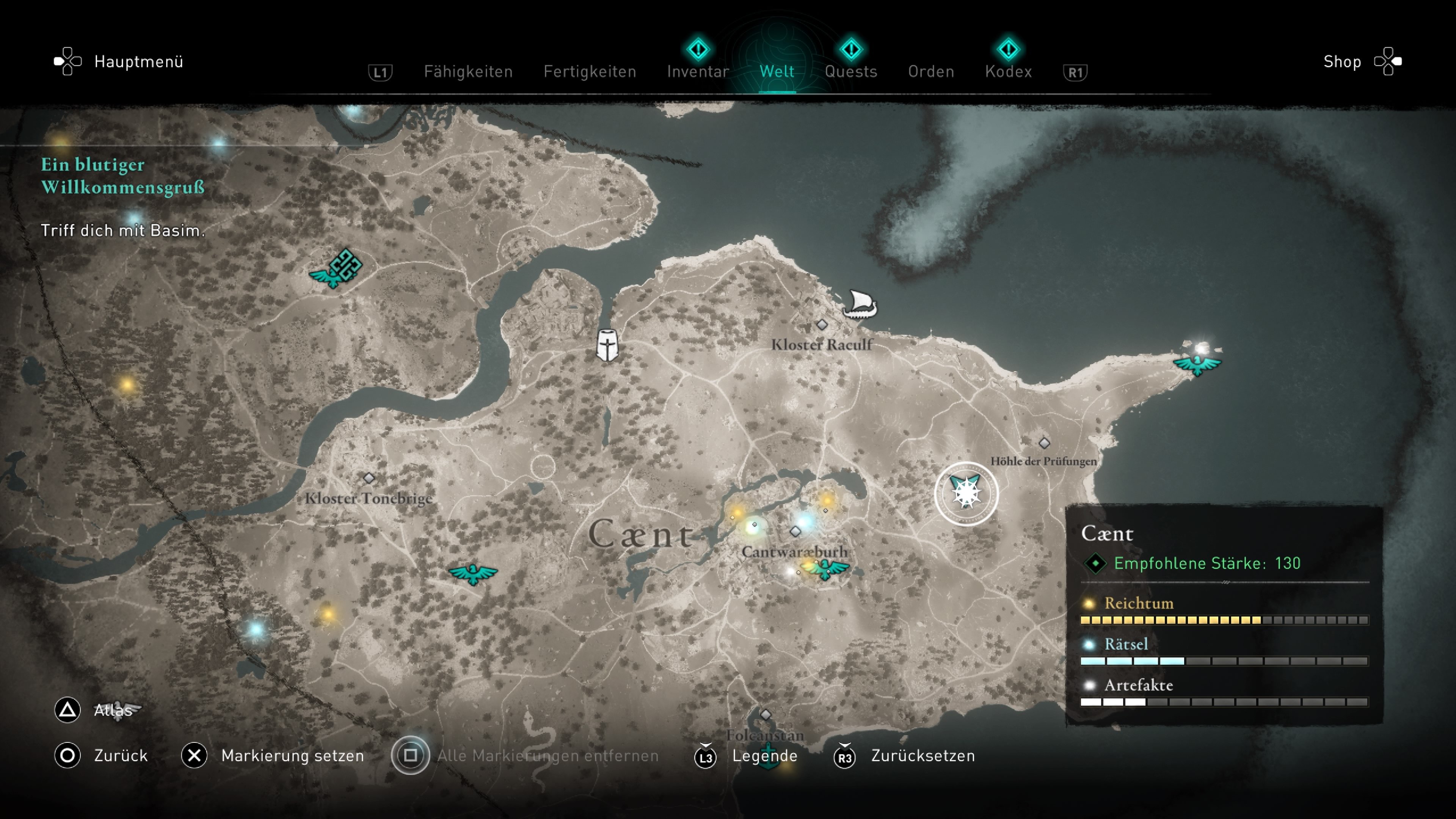1456x819 pixels.
Task: Show the Quests tab
Action: click(x=850, y=72)
